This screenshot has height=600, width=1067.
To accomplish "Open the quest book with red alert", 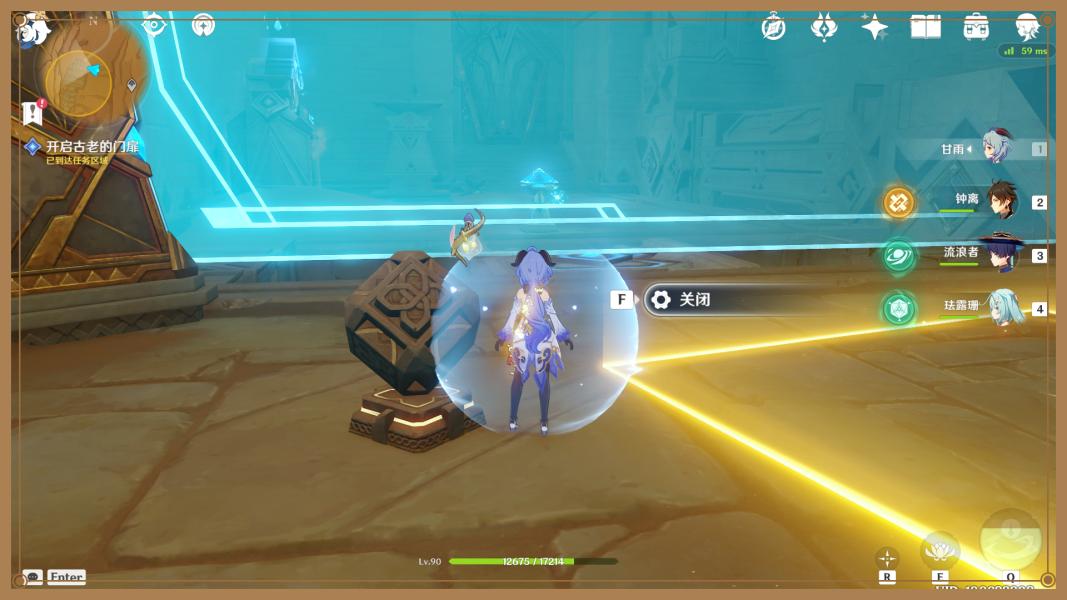I will click(33, 112).
